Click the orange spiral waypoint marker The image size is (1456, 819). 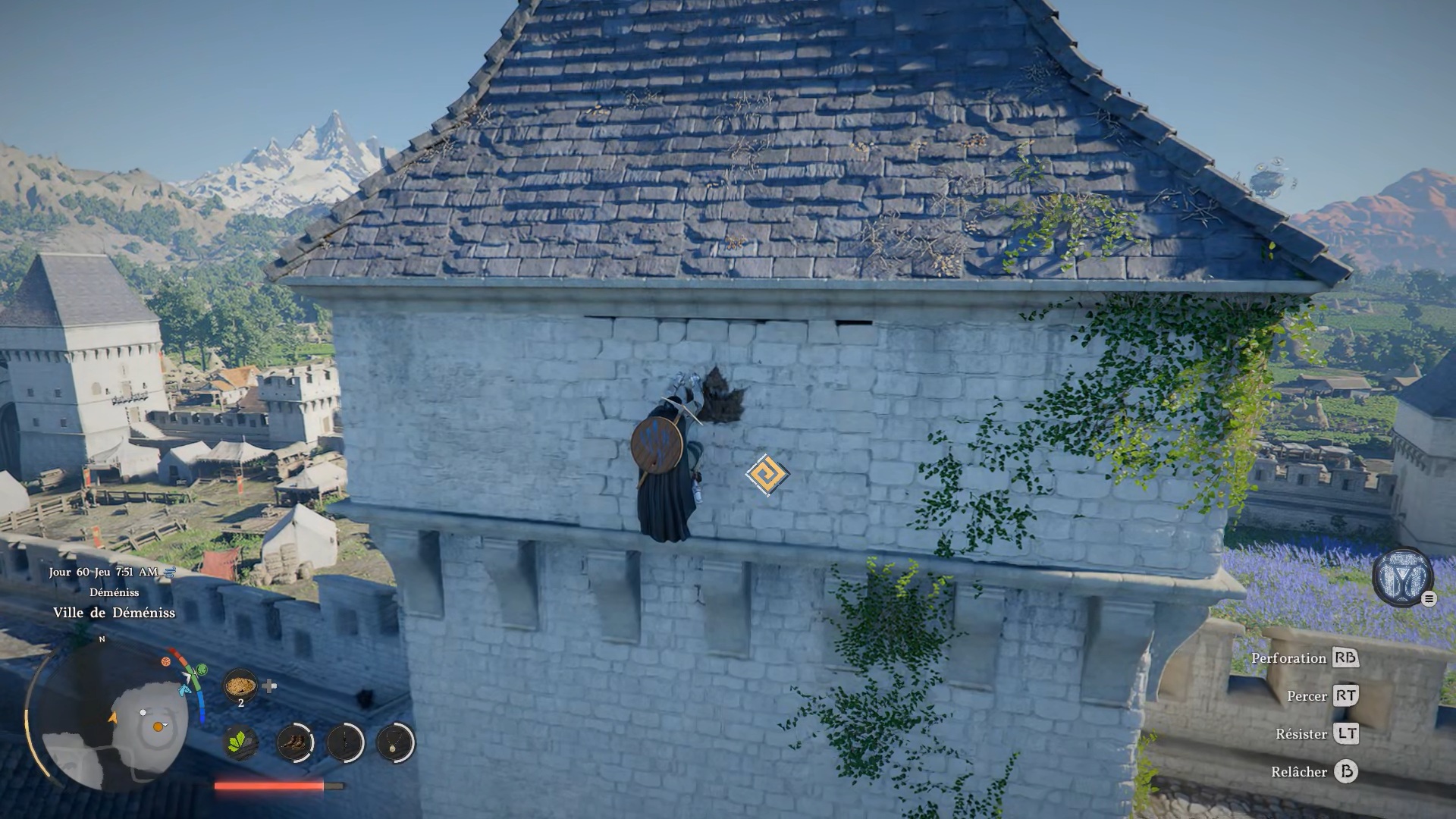pos(767,475)
